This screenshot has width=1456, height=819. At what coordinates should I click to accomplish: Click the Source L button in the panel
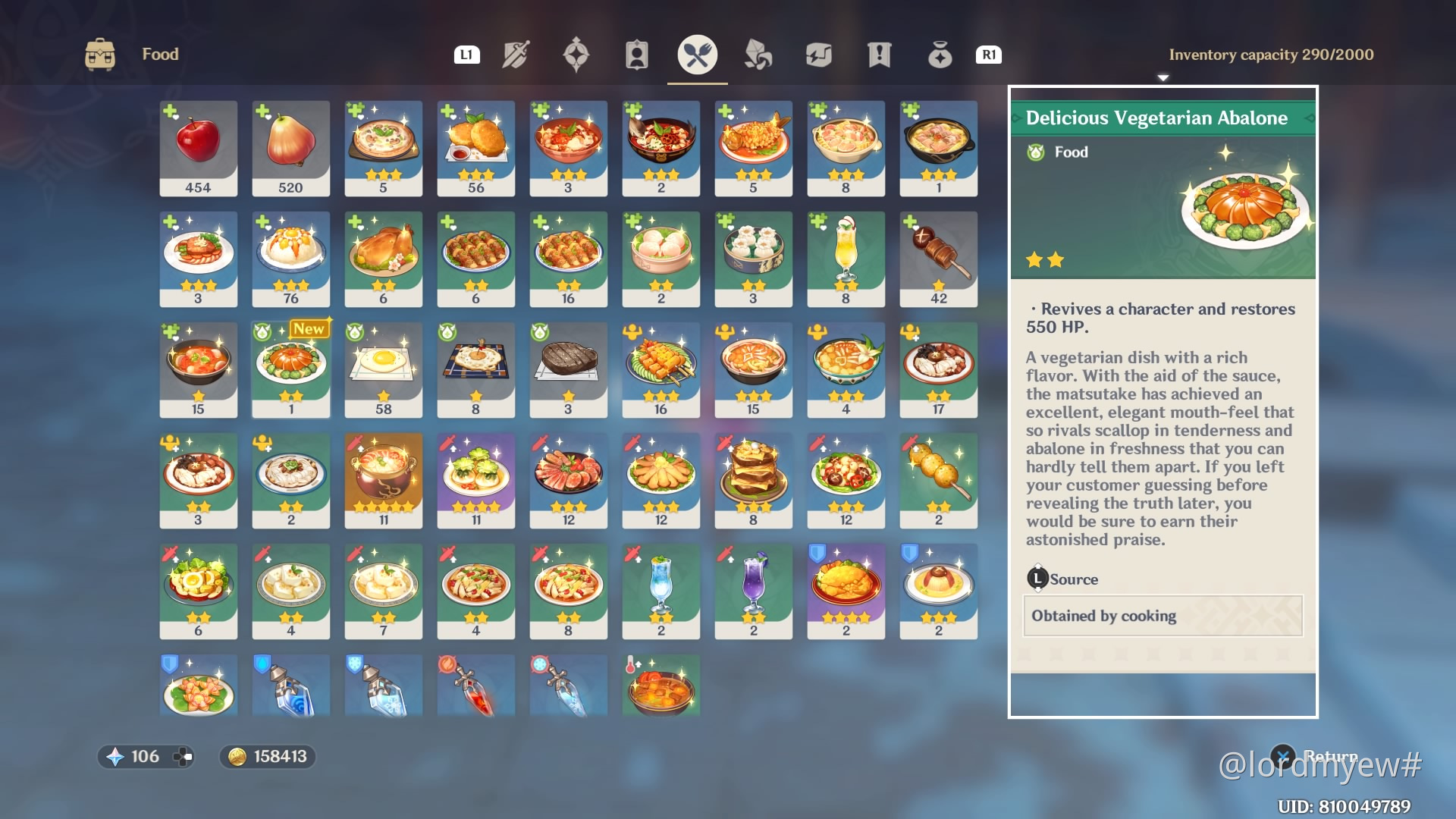(1036, 579)
